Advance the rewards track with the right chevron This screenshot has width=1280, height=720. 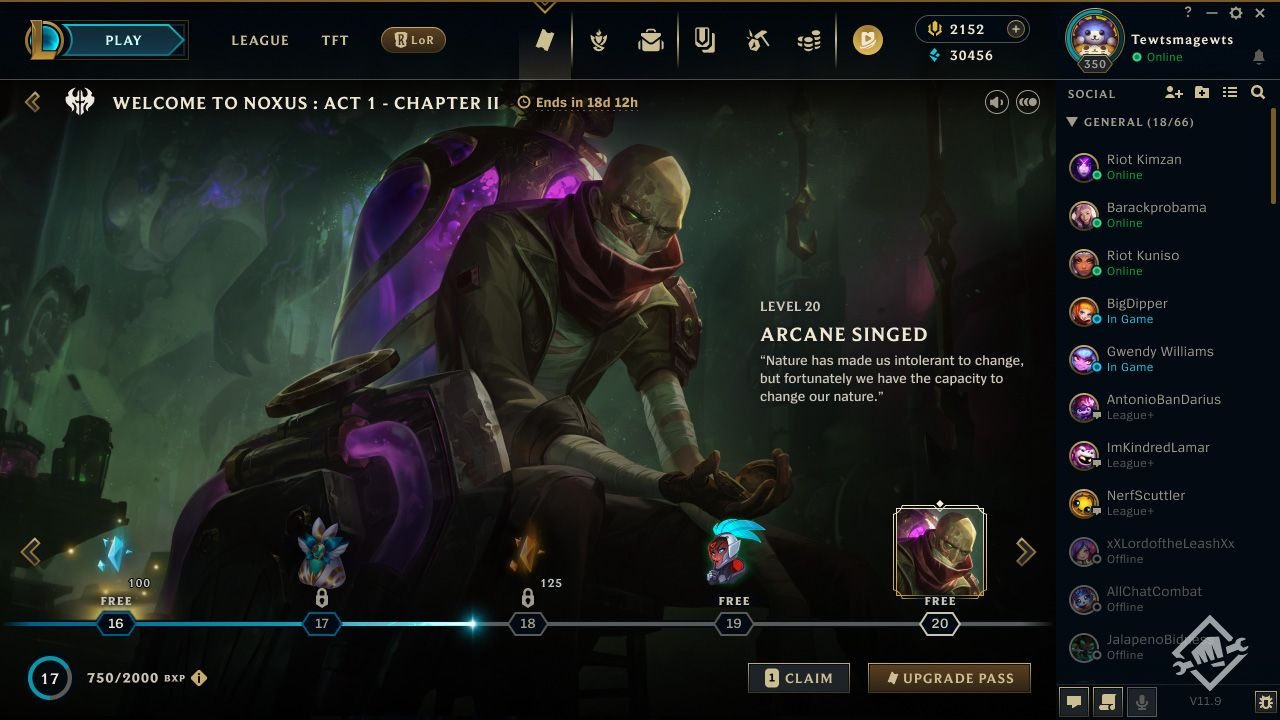tap(1025, 551)
